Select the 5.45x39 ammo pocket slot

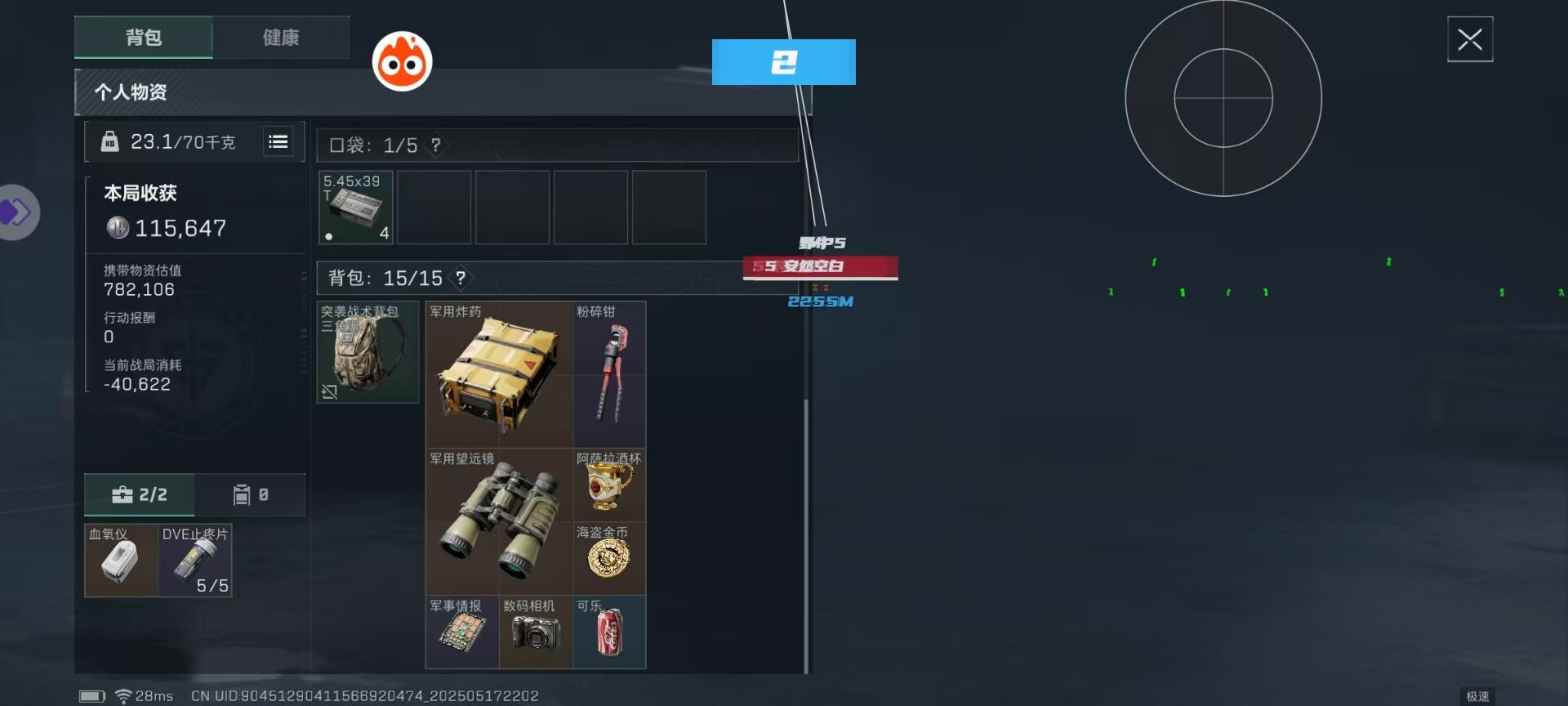[x=355, y=208]
